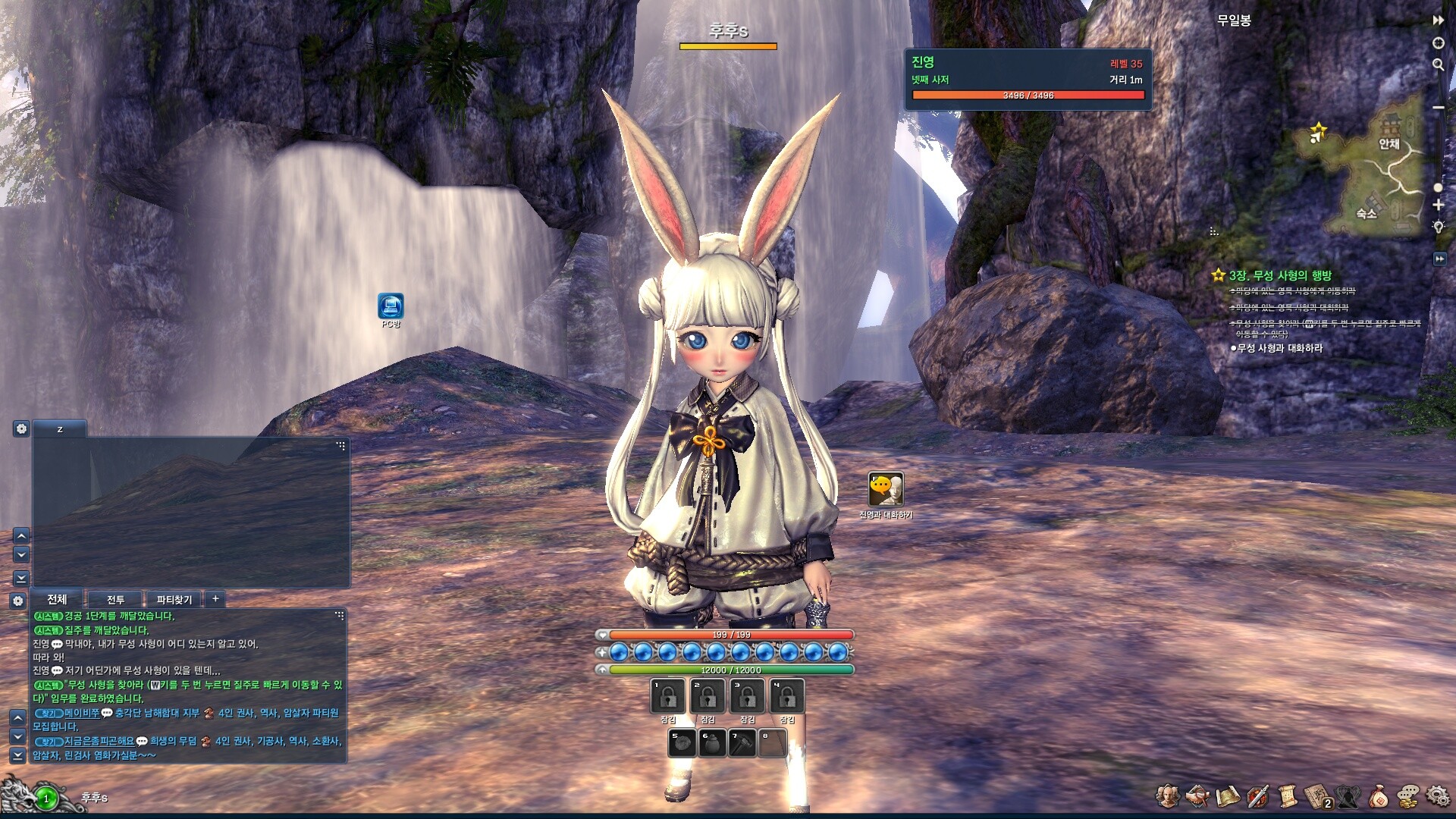Zoom in the minimap with plus button
The image size is (1456, 819).
pos(1438,205)
